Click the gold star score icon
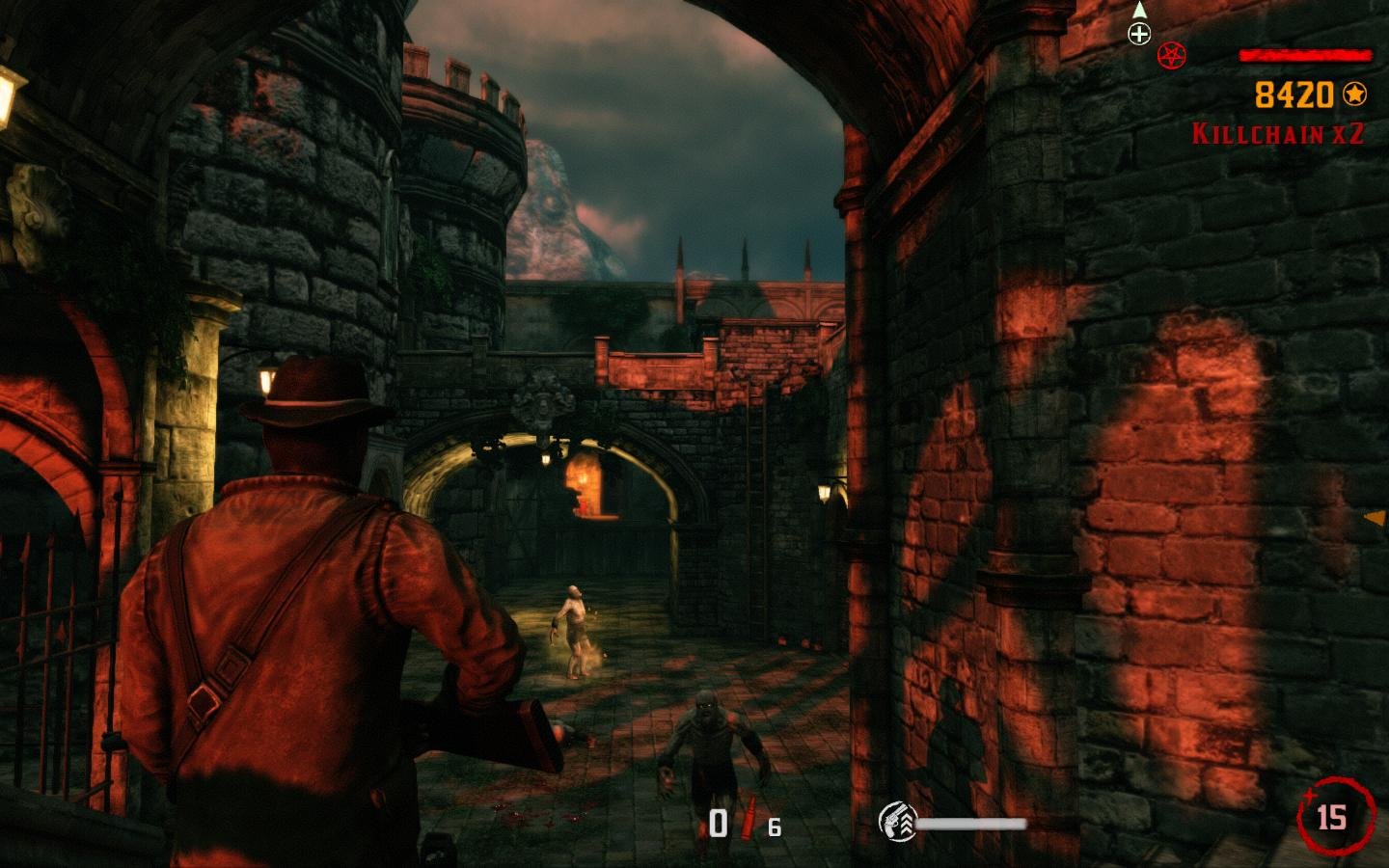Image resolution: width=1389 pixels, height=868 pixels. [x=1355, y=95]
